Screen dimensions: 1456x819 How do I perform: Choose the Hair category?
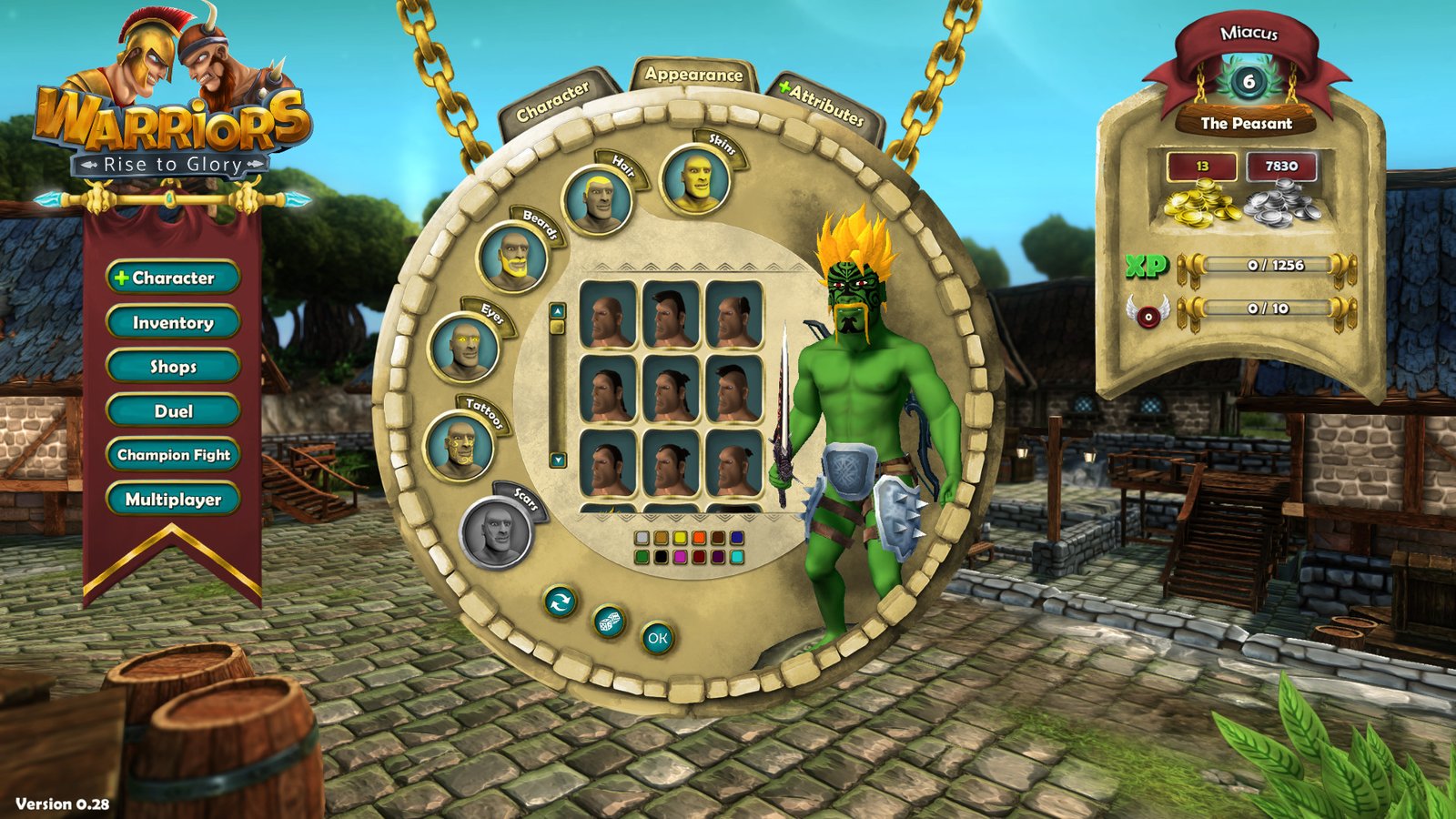[x=597, y=200]
